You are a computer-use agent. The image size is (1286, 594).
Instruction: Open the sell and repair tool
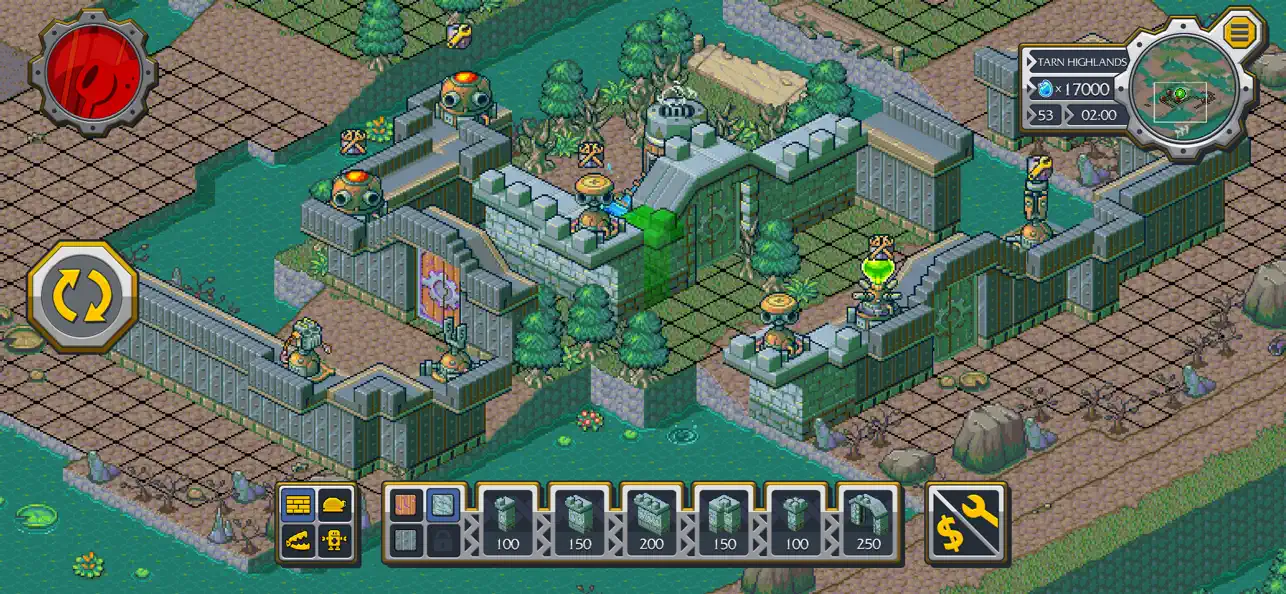[967, 523]
